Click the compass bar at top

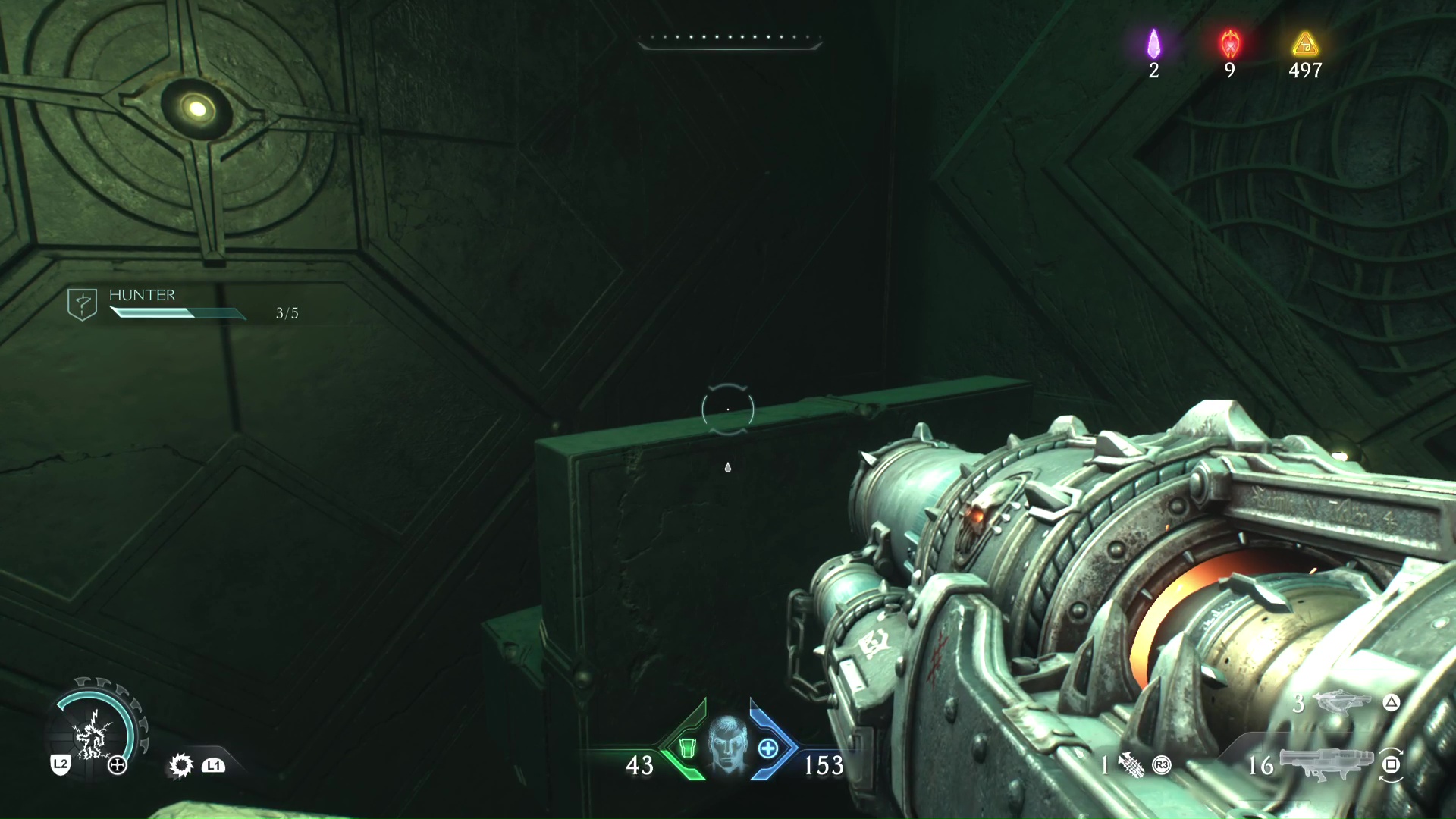tap(729, 41)
